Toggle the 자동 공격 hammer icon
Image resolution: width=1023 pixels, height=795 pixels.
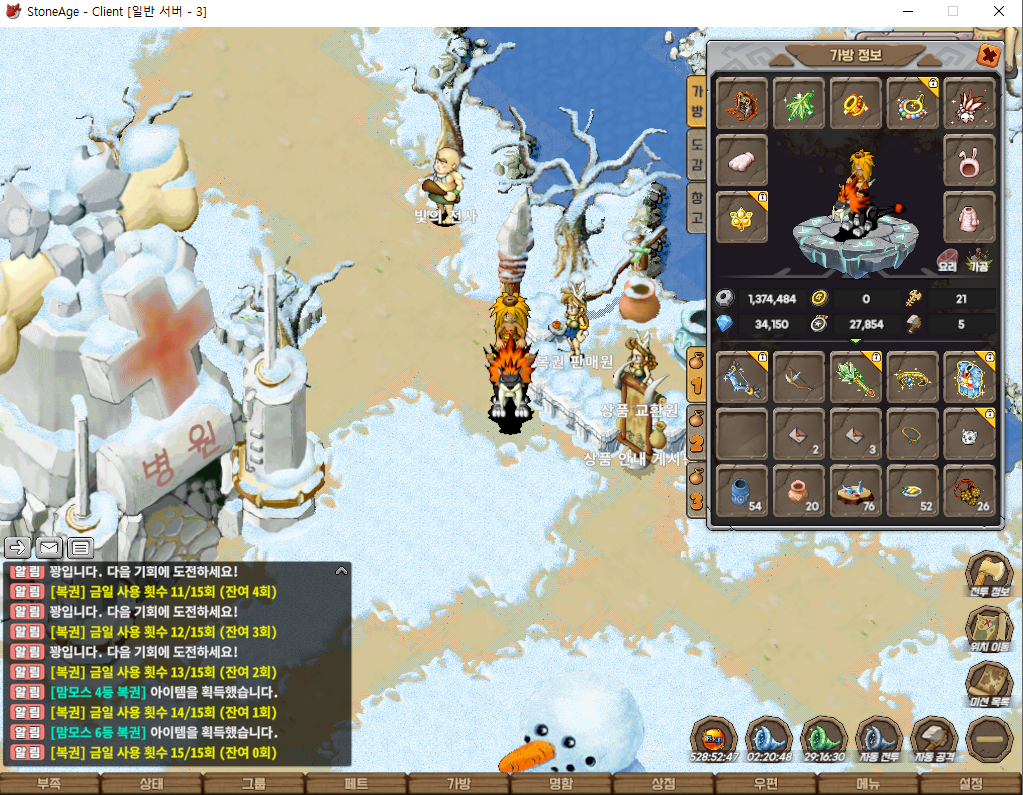(935, 738)
